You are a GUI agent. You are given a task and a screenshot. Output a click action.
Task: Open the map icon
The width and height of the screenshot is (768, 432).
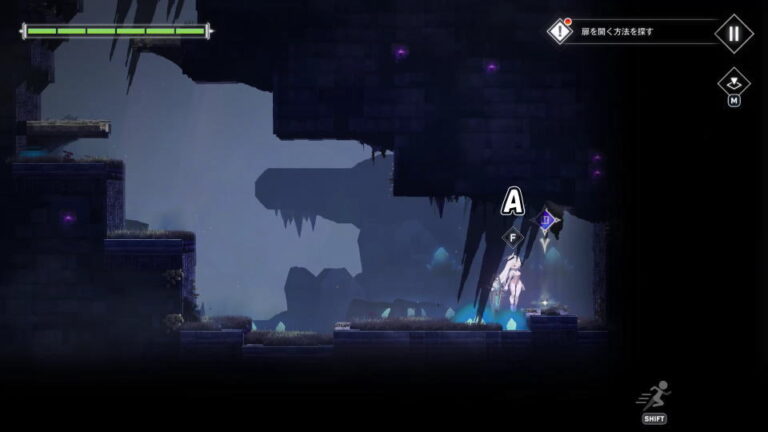point(733,82)
